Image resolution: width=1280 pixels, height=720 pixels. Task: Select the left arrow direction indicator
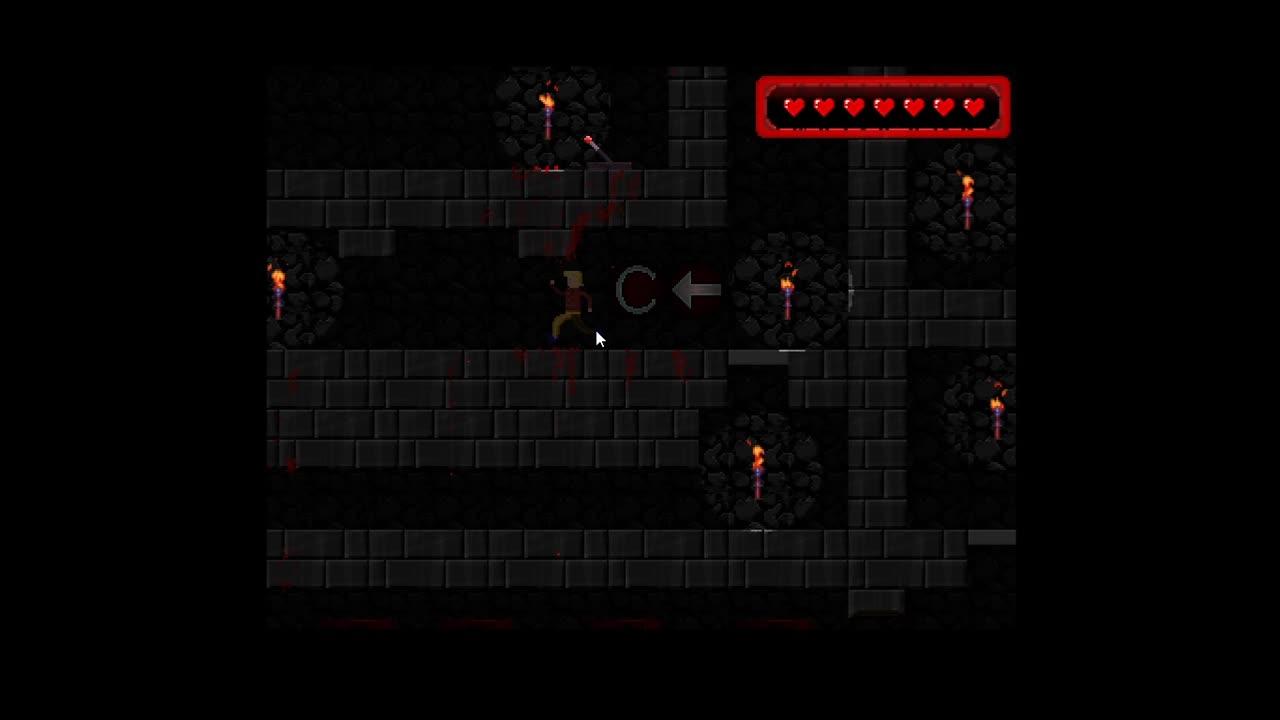point(697,290)
